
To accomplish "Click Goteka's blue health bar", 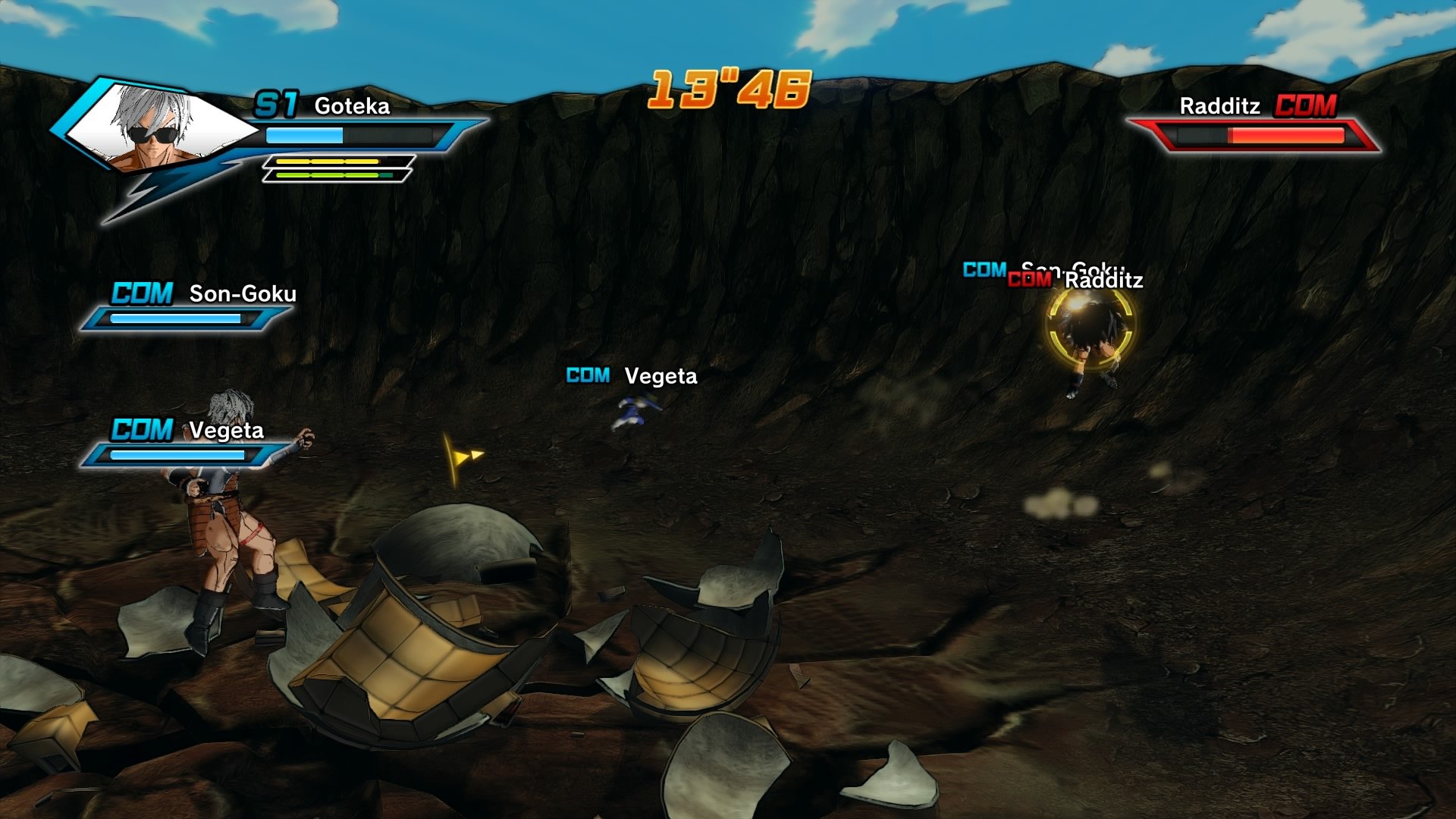I will 303,135.
